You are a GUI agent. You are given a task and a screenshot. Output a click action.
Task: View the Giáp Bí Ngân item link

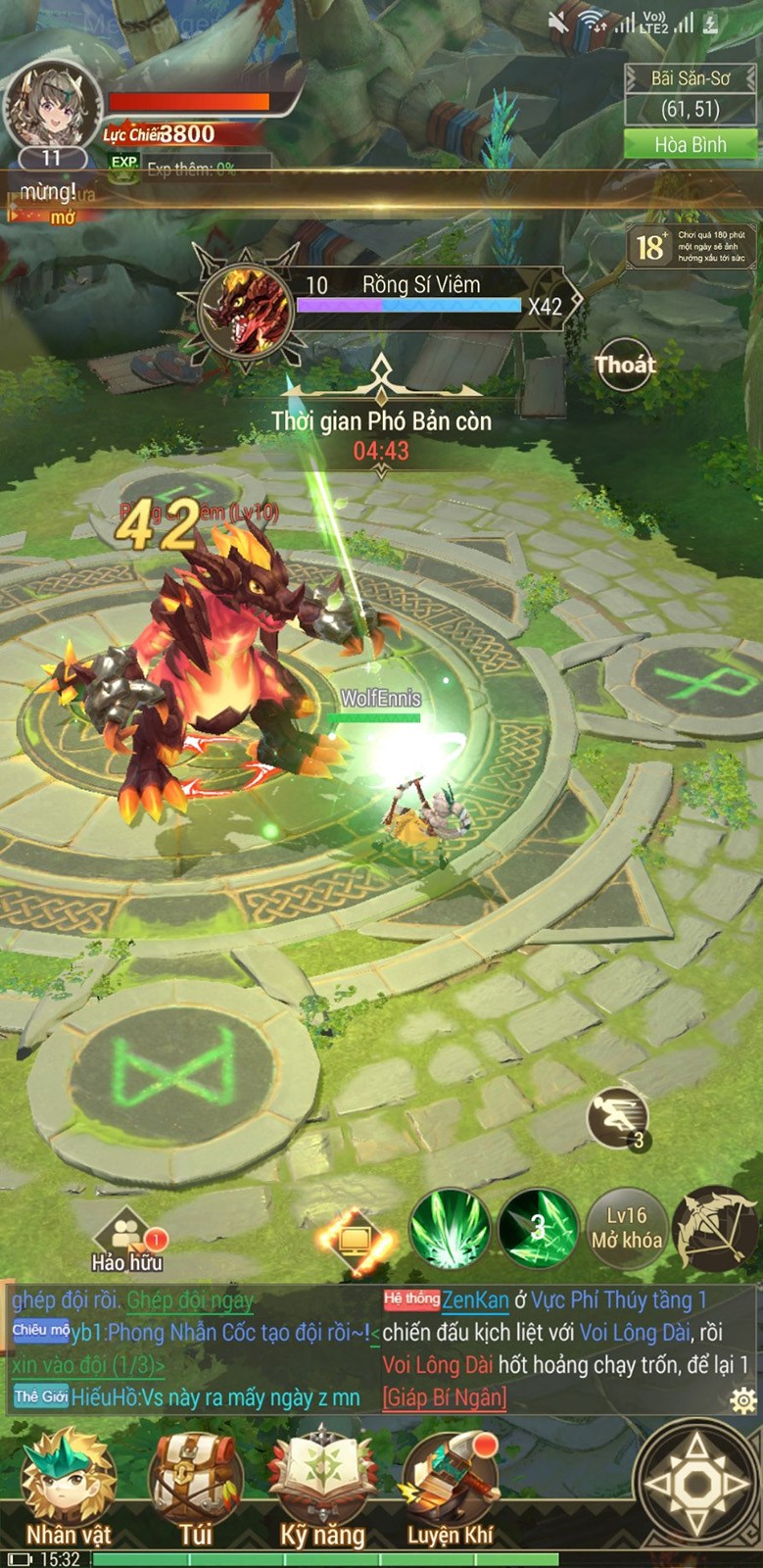[445, 1396]
